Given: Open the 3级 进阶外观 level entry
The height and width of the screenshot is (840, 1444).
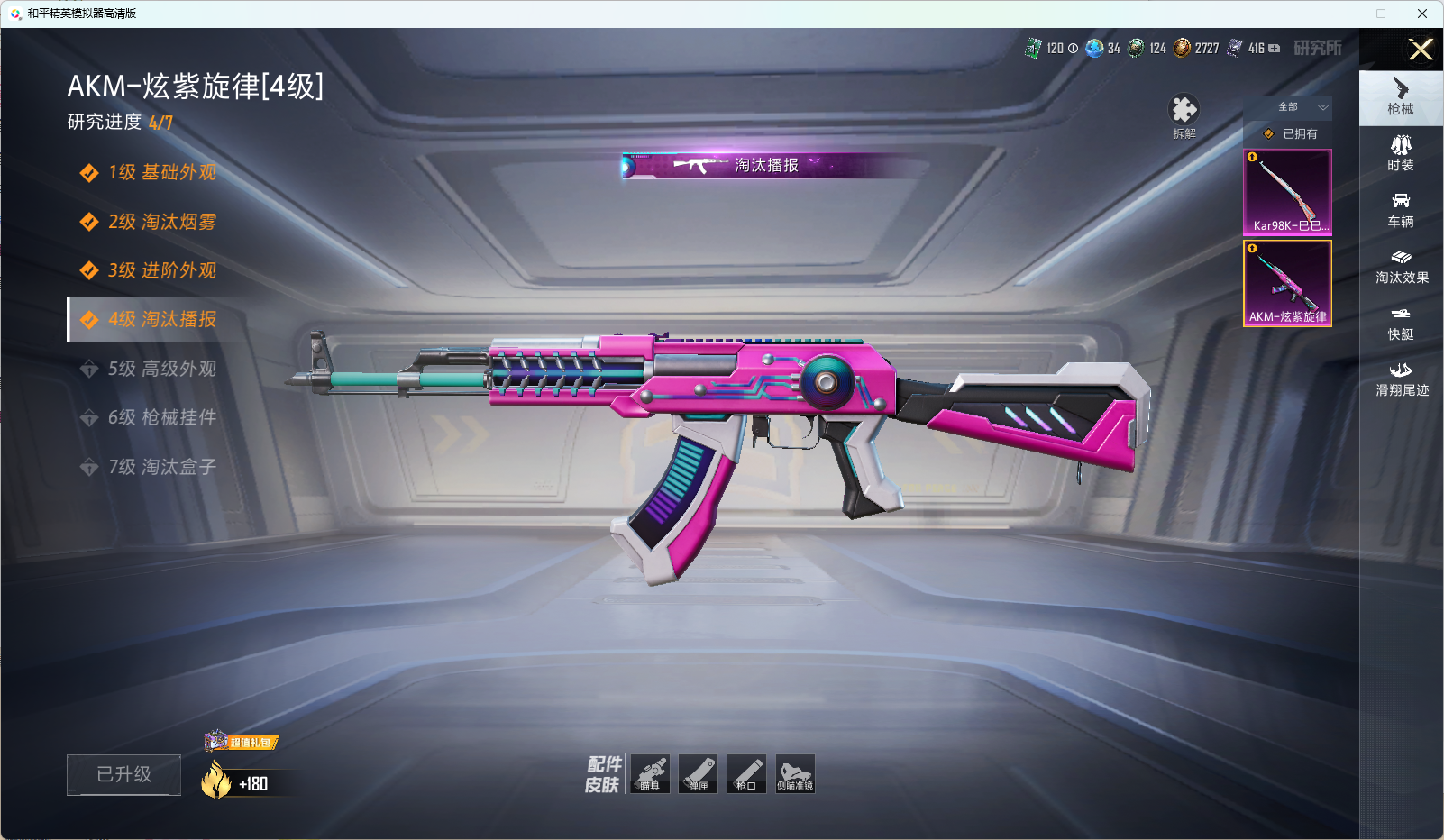Looking at the screenshot, I should pyautogui.click(x=162, y=270).
